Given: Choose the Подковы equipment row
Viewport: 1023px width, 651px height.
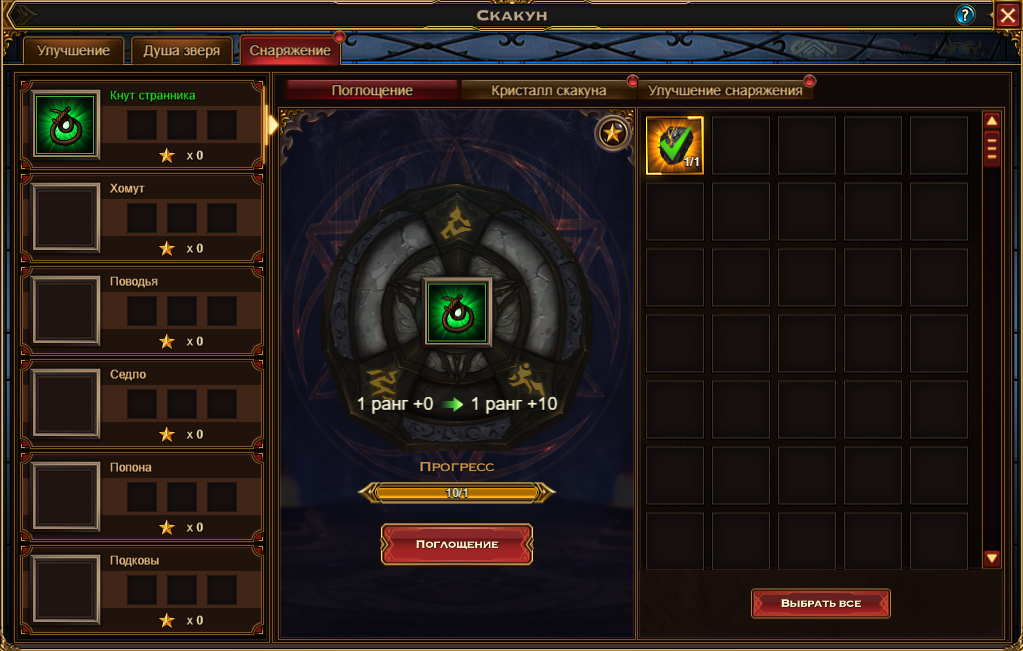Looking at the screenshot, I should pyautogui.click(x=142, y=589).
